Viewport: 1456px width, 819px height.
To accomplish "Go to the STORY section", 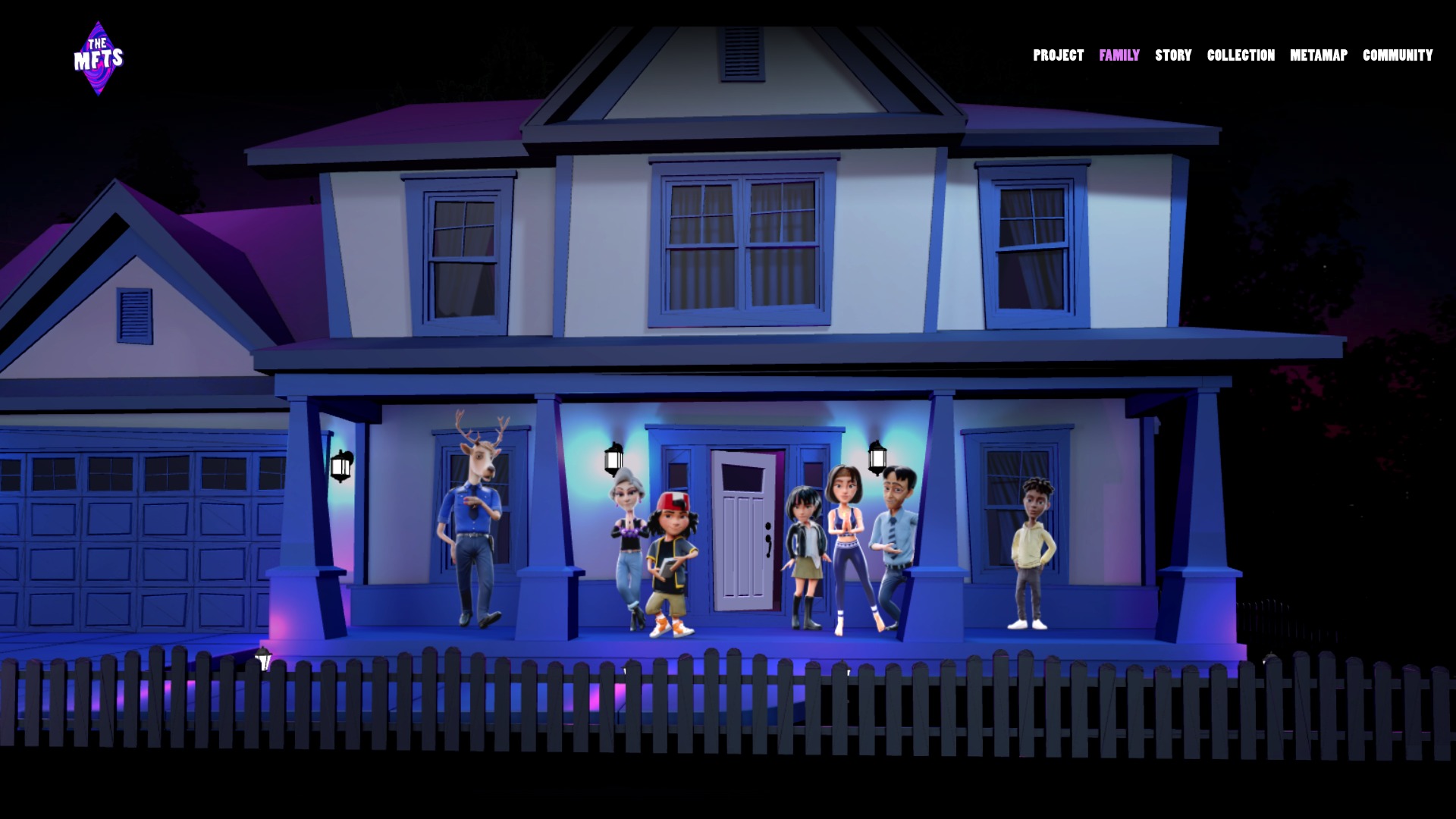I will pyautogui.click(x=1173, y=55).
